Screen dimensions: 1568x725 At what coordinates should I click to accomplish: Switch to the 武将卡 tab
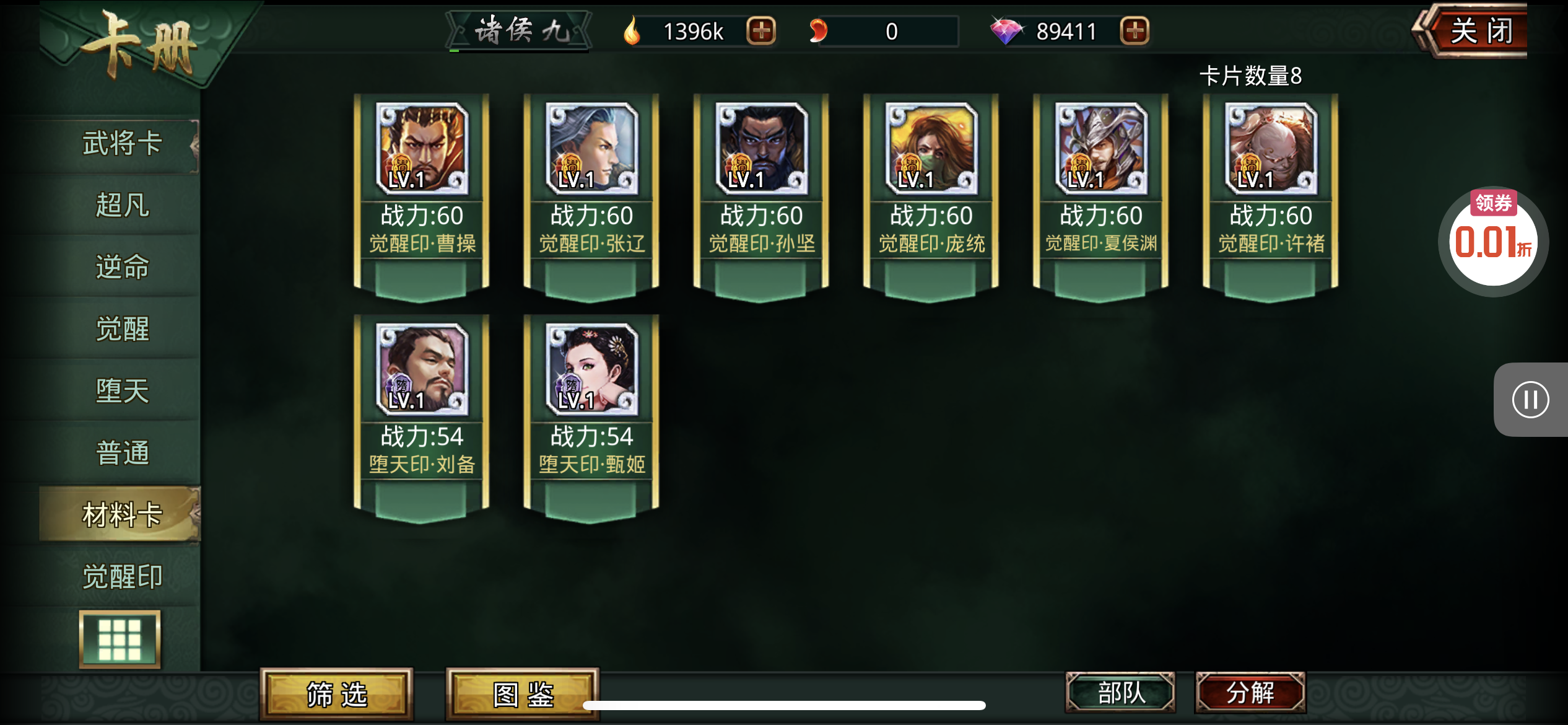[122, 144]
